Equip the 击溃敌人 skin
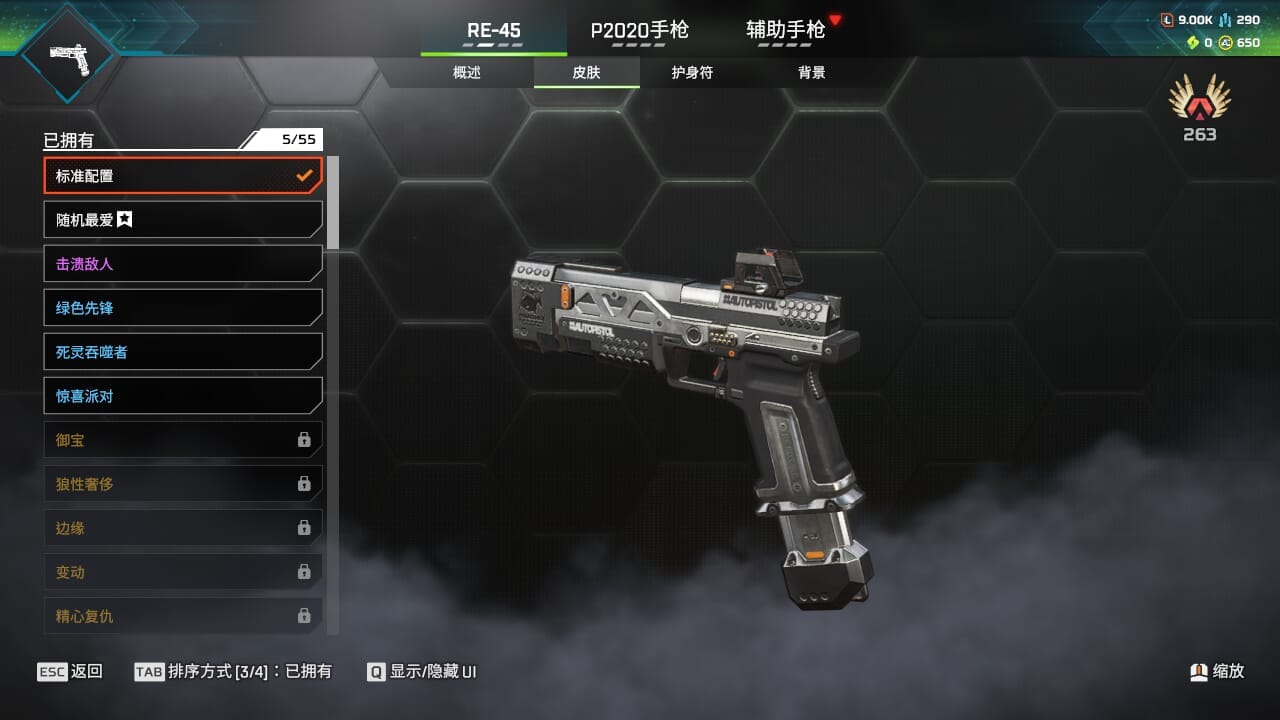The image size is (1280, 720). [183, 264]
